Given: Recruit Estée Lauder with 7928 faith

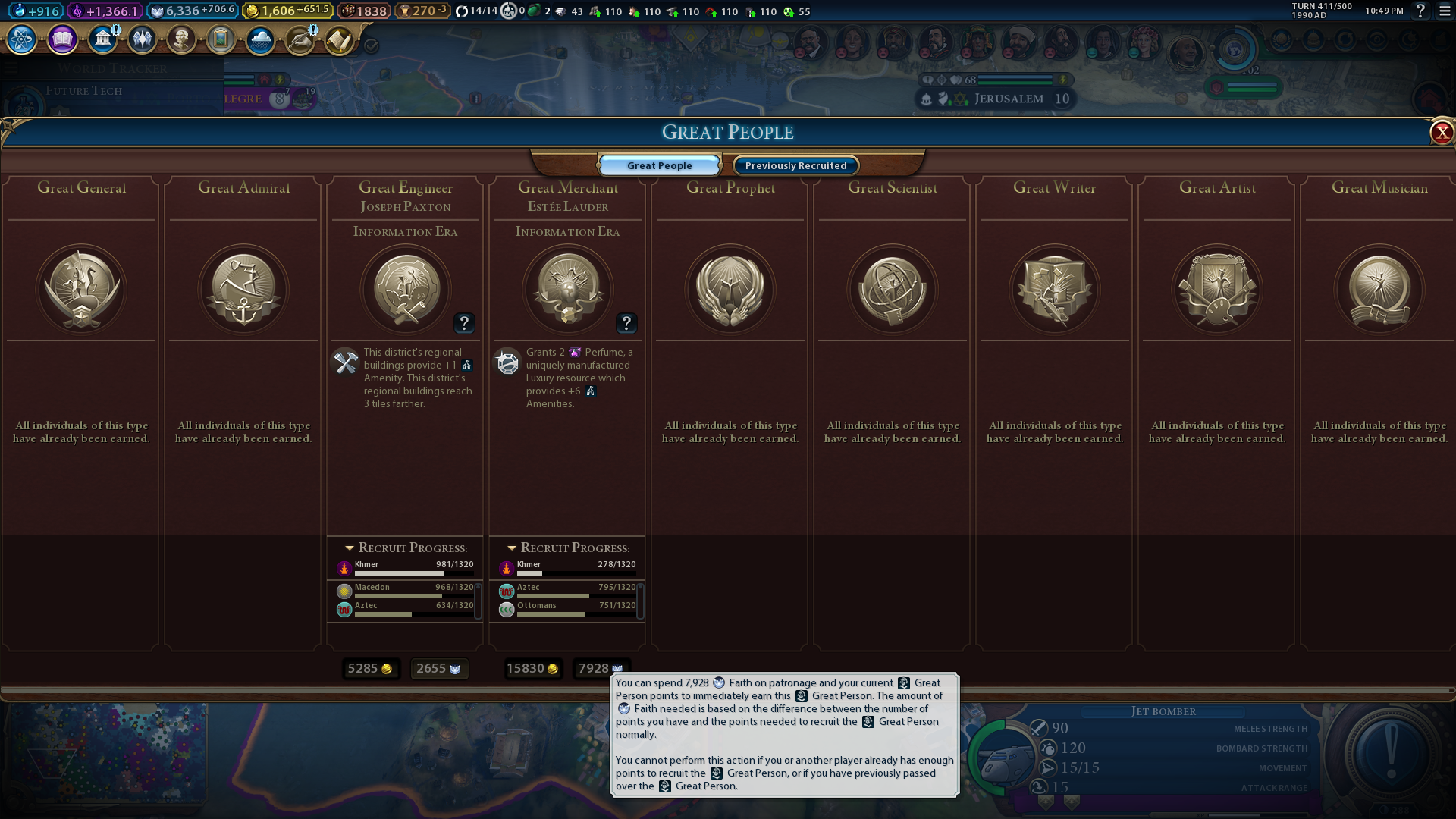Looking at the screenshot, I should point(600,668).
